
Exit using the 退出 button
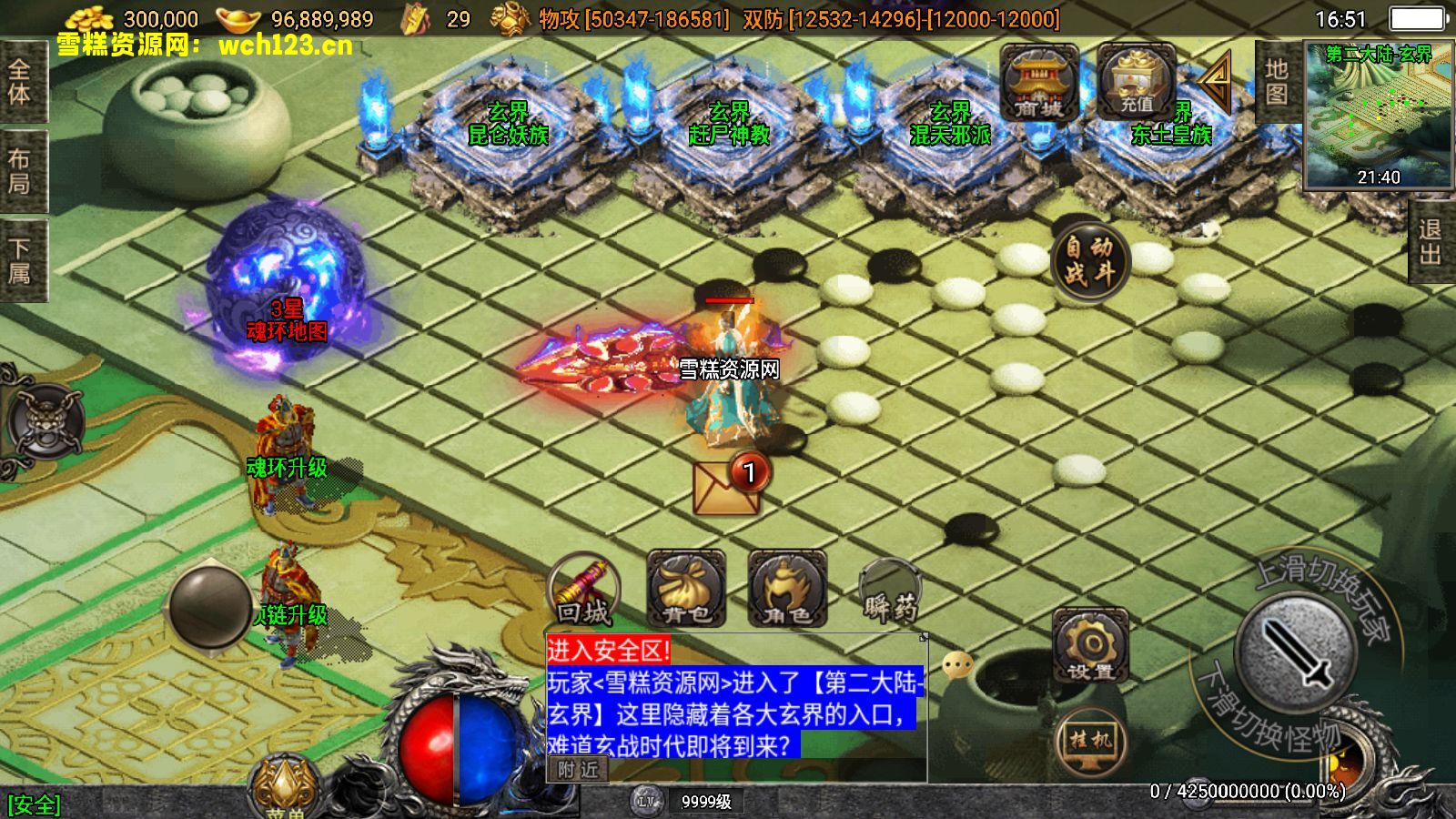1431,242
